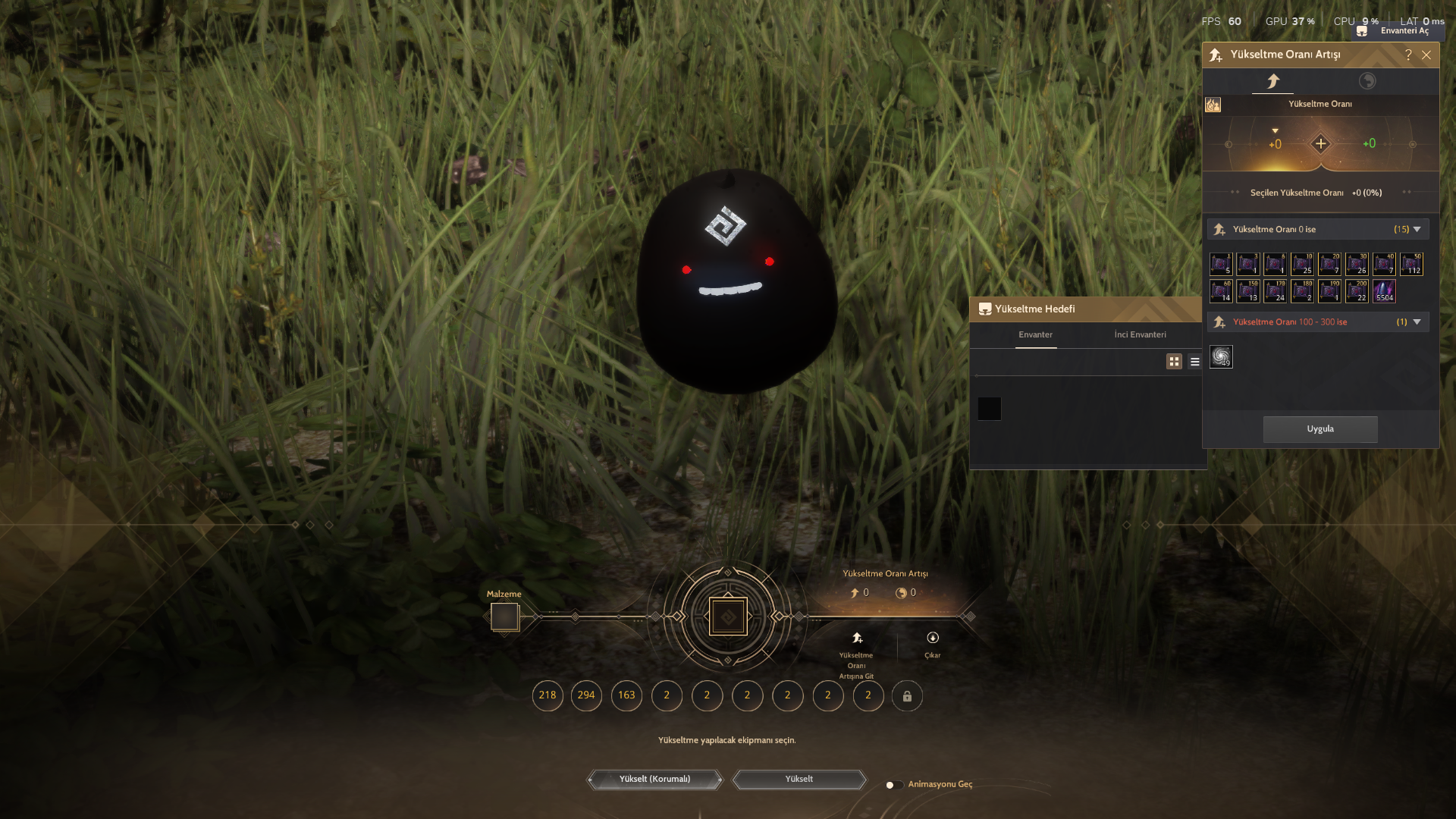Open help via the question mark icon
1456x819 pixels.
pyautogui.click(x=1409, y=55)
